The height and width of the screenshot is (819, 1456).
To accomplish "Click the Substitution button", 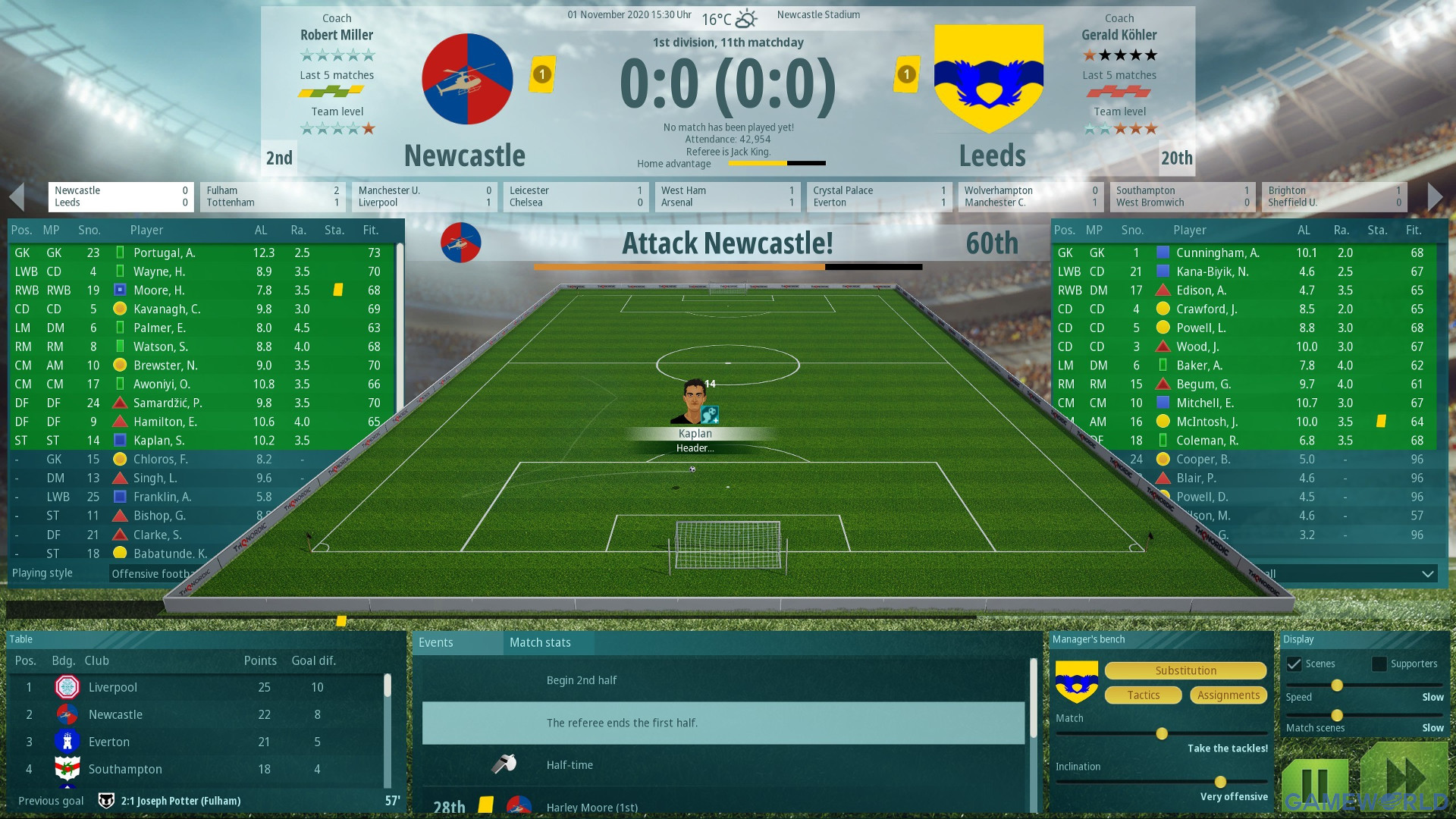I will [x=1185, y=670].
